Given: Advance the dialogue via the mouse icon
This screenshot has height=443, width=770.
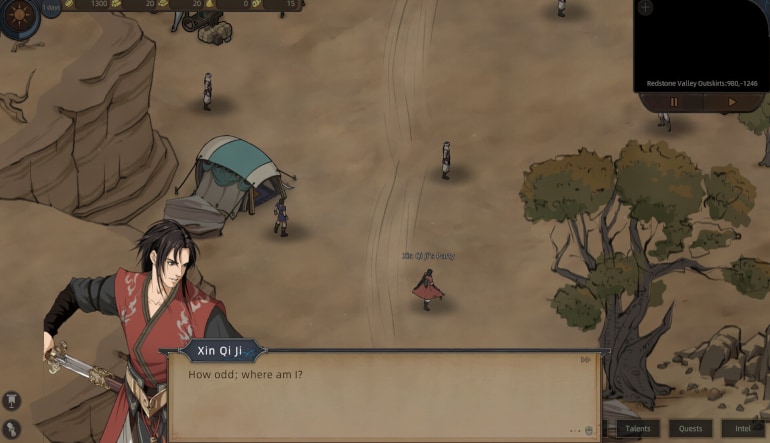Looking at the screenshot, I should pos(589,430).
